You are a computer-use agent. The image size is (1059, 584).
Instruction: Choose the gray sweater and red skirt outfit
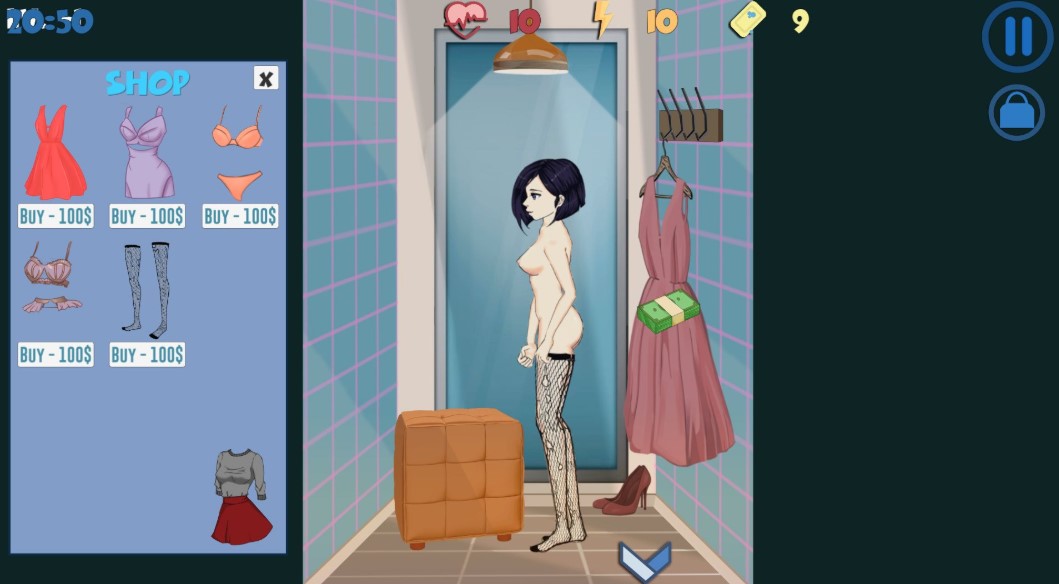pos(241,496)
